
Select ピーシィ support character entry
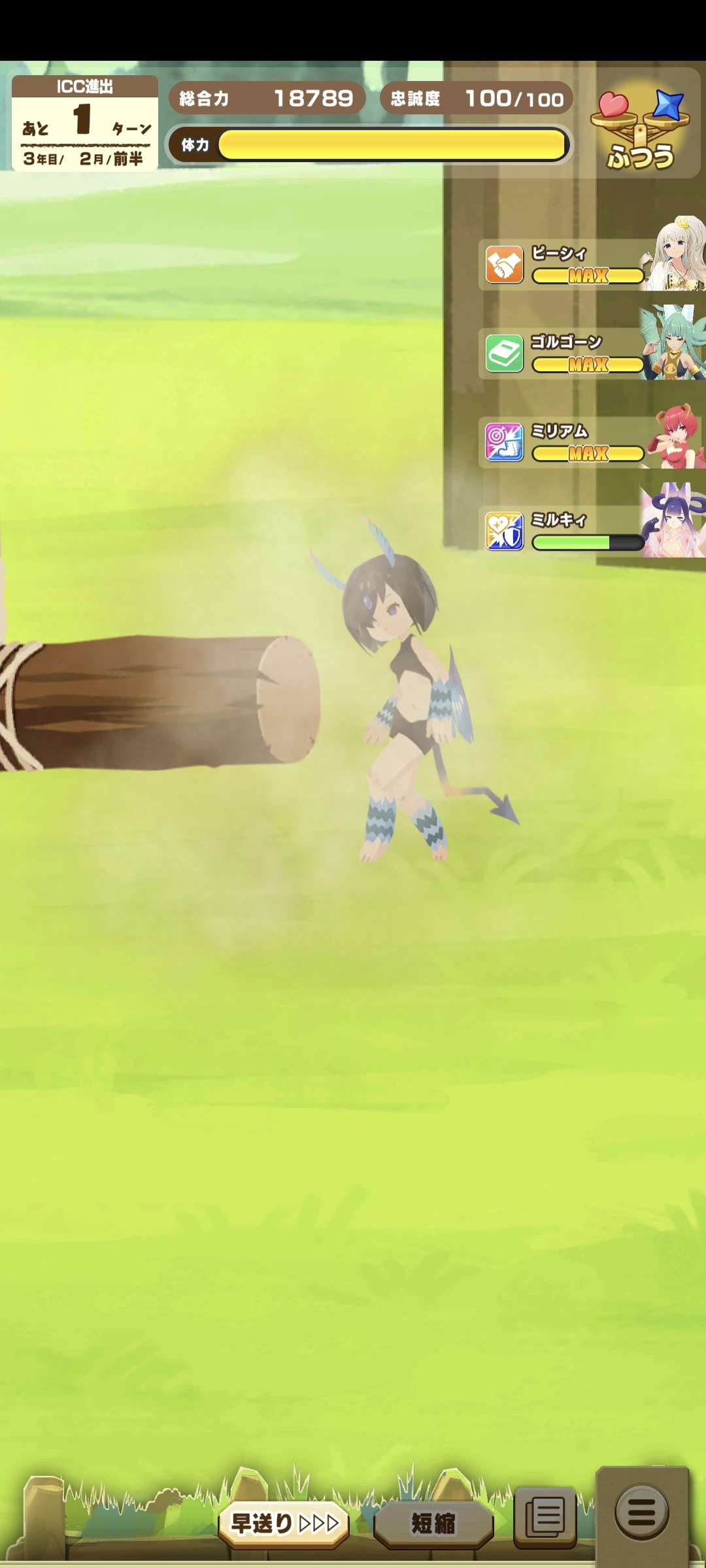592,265
